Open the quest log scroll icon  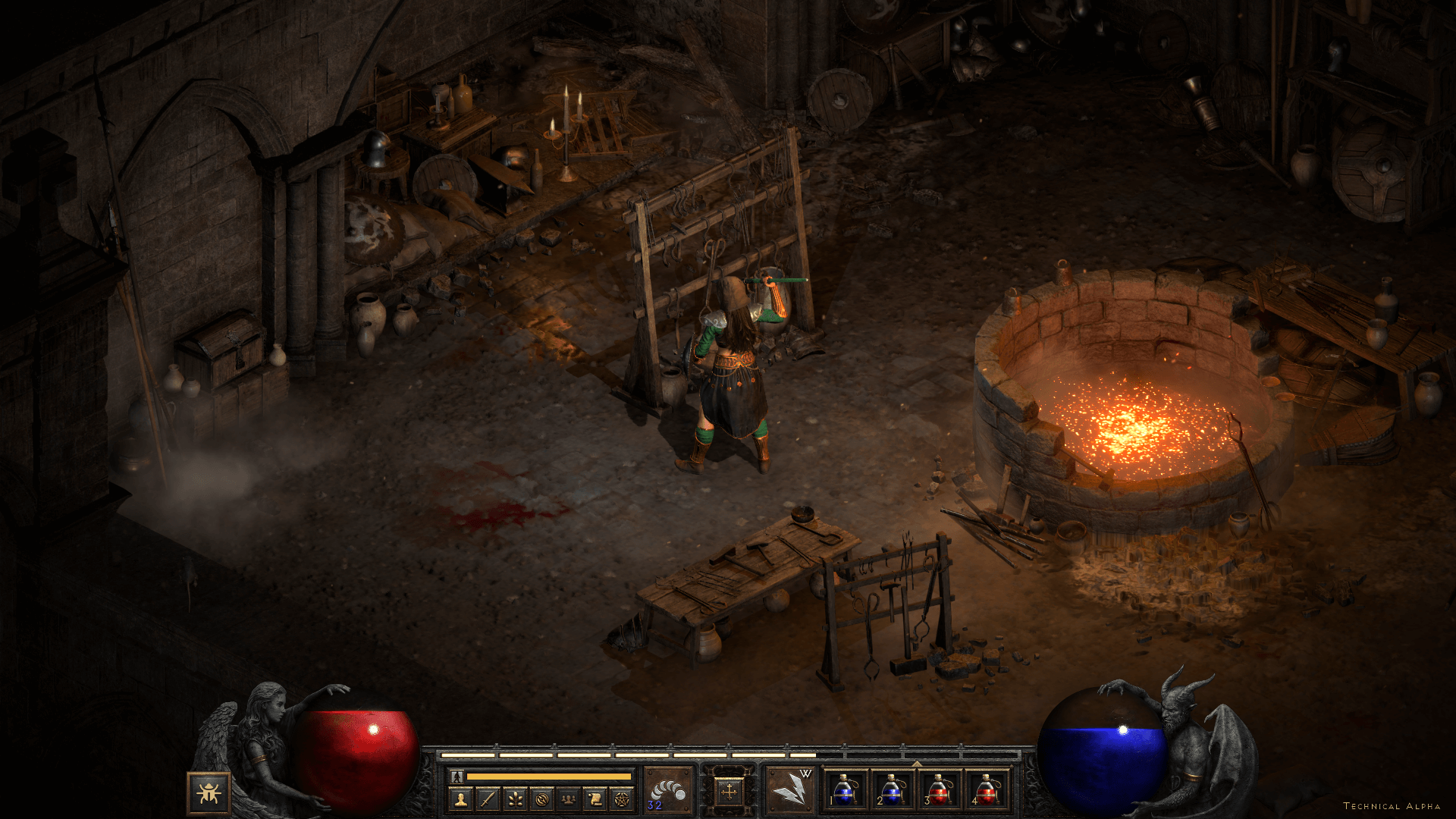tap(595, 799)
